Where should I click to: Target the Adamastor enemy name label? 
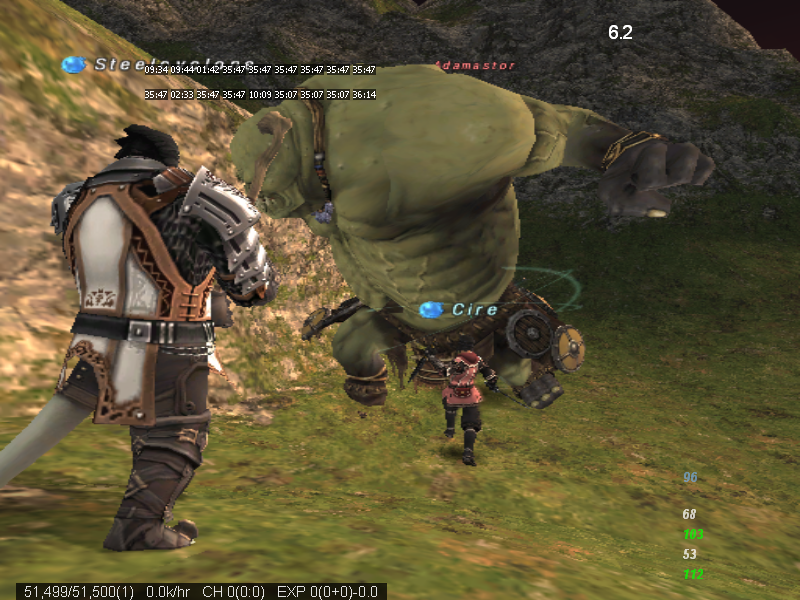tap(476, 66)
